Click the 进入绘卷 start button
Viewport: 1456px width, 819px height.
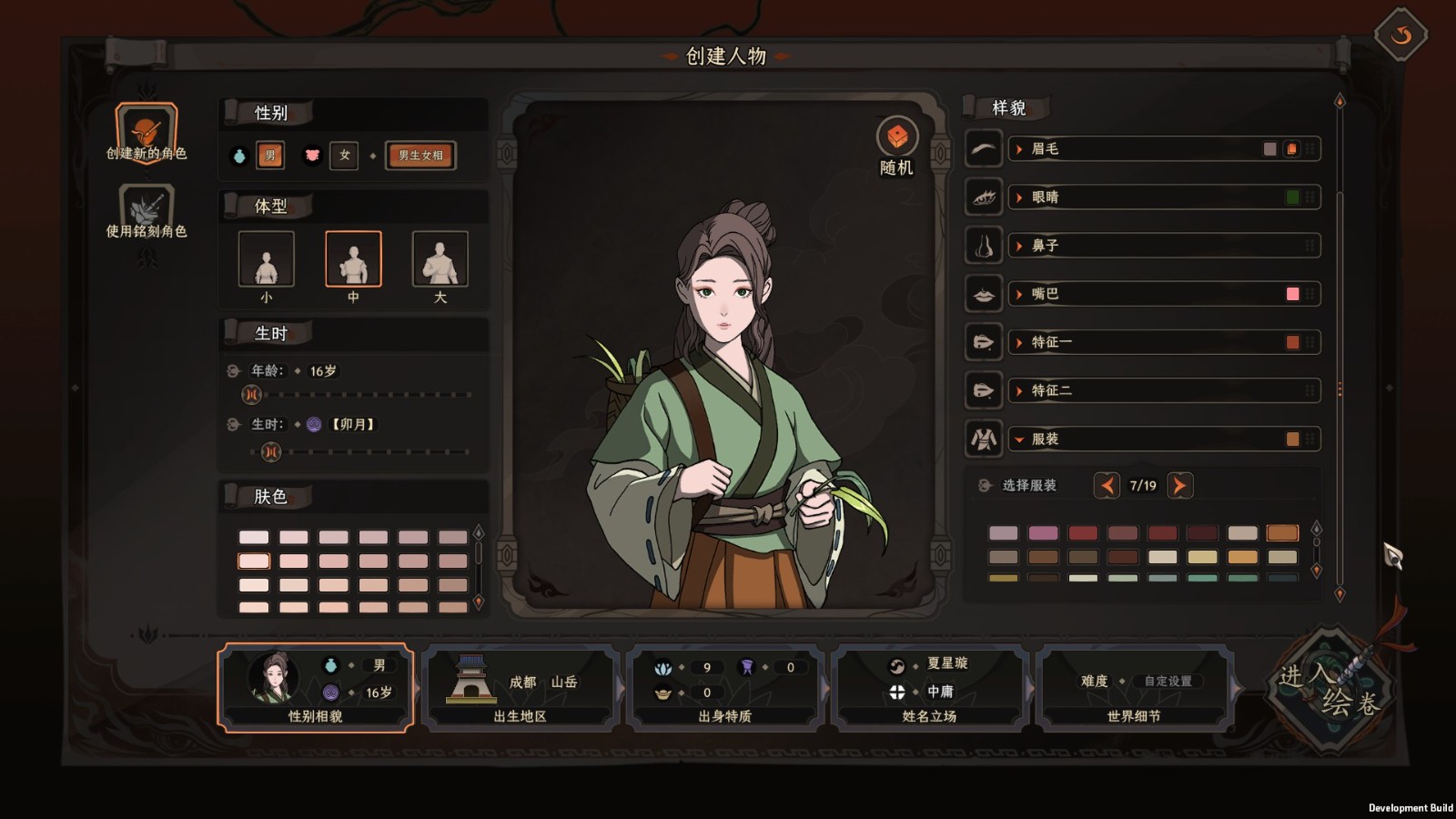click(x=1330, y=690)
